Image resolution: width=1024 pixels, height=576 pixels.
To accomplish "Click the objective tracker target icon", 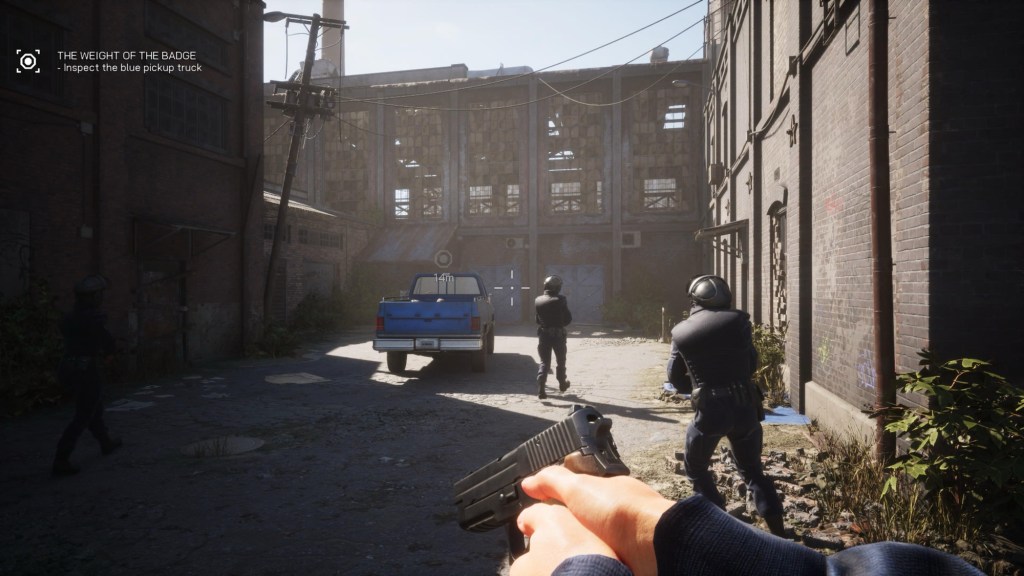I will pyautogui.click(x=28, y=61).
